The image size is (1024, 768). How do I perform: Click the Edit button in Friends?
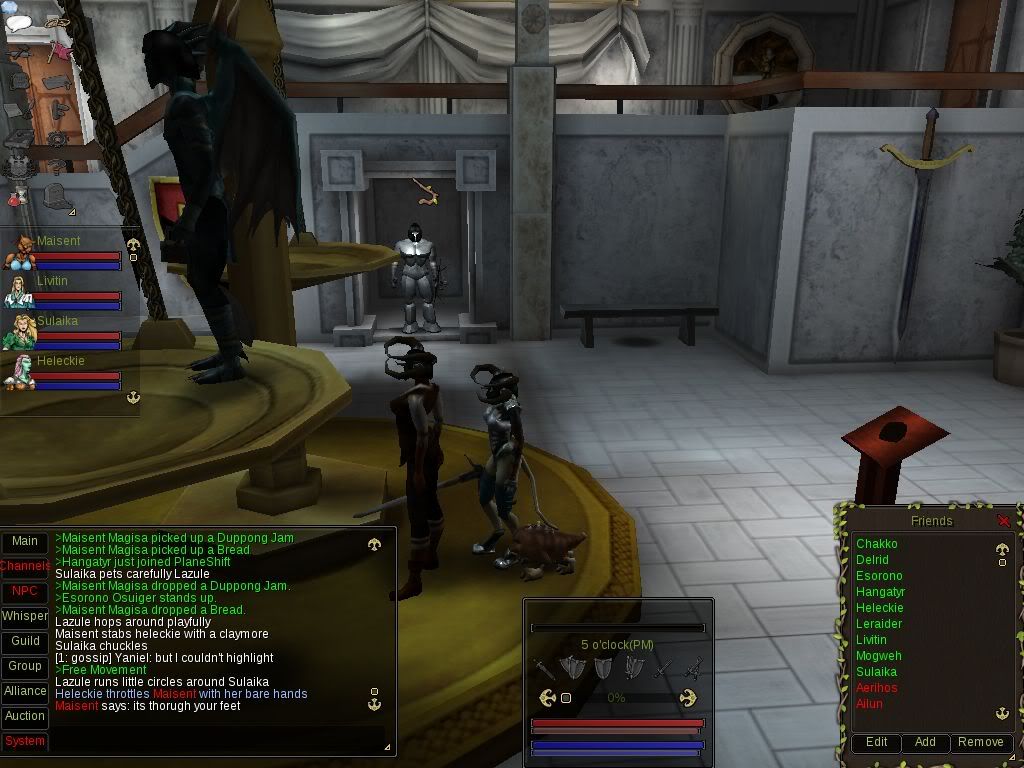click(x=876, y=742)
